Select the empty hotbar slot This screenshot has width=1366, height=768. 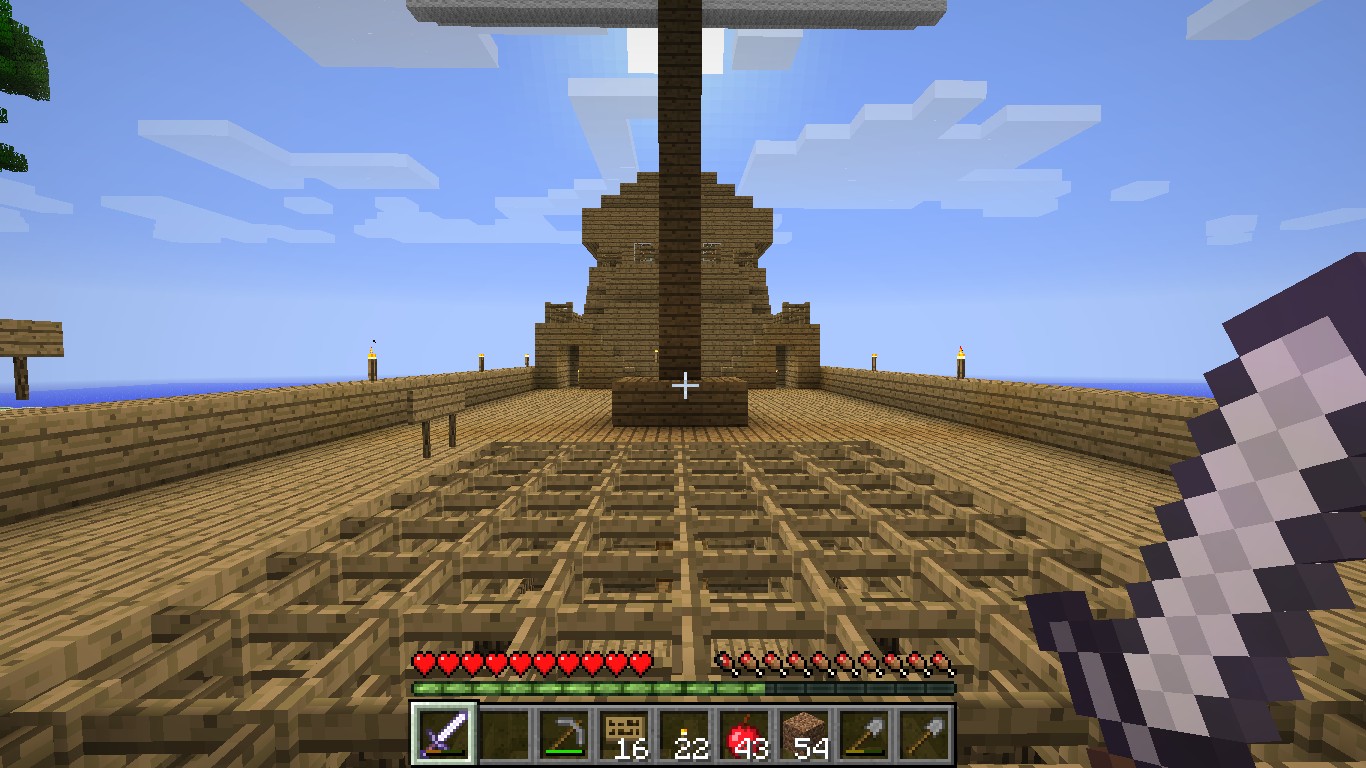(503, 736)
